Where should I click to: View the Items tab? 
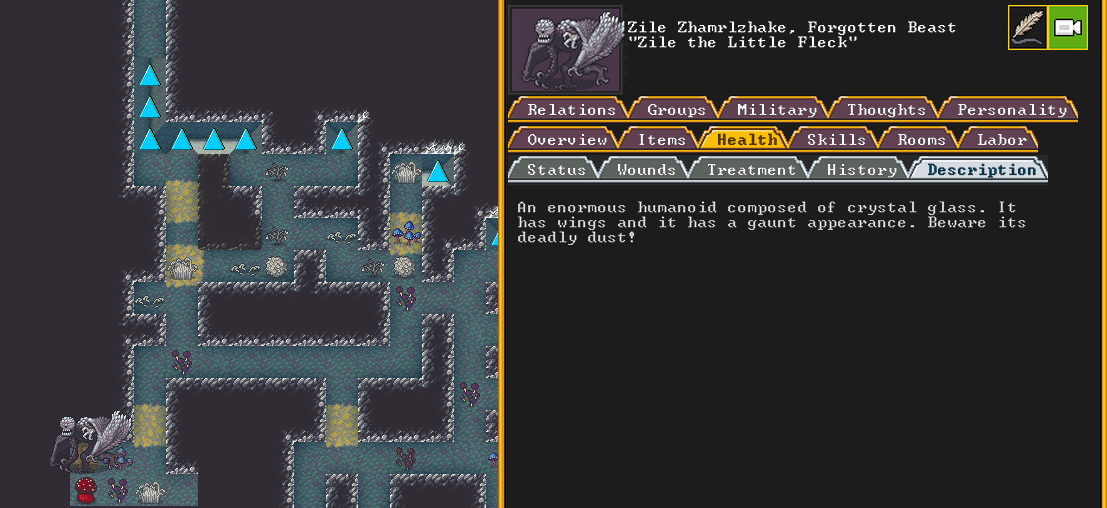661,140
